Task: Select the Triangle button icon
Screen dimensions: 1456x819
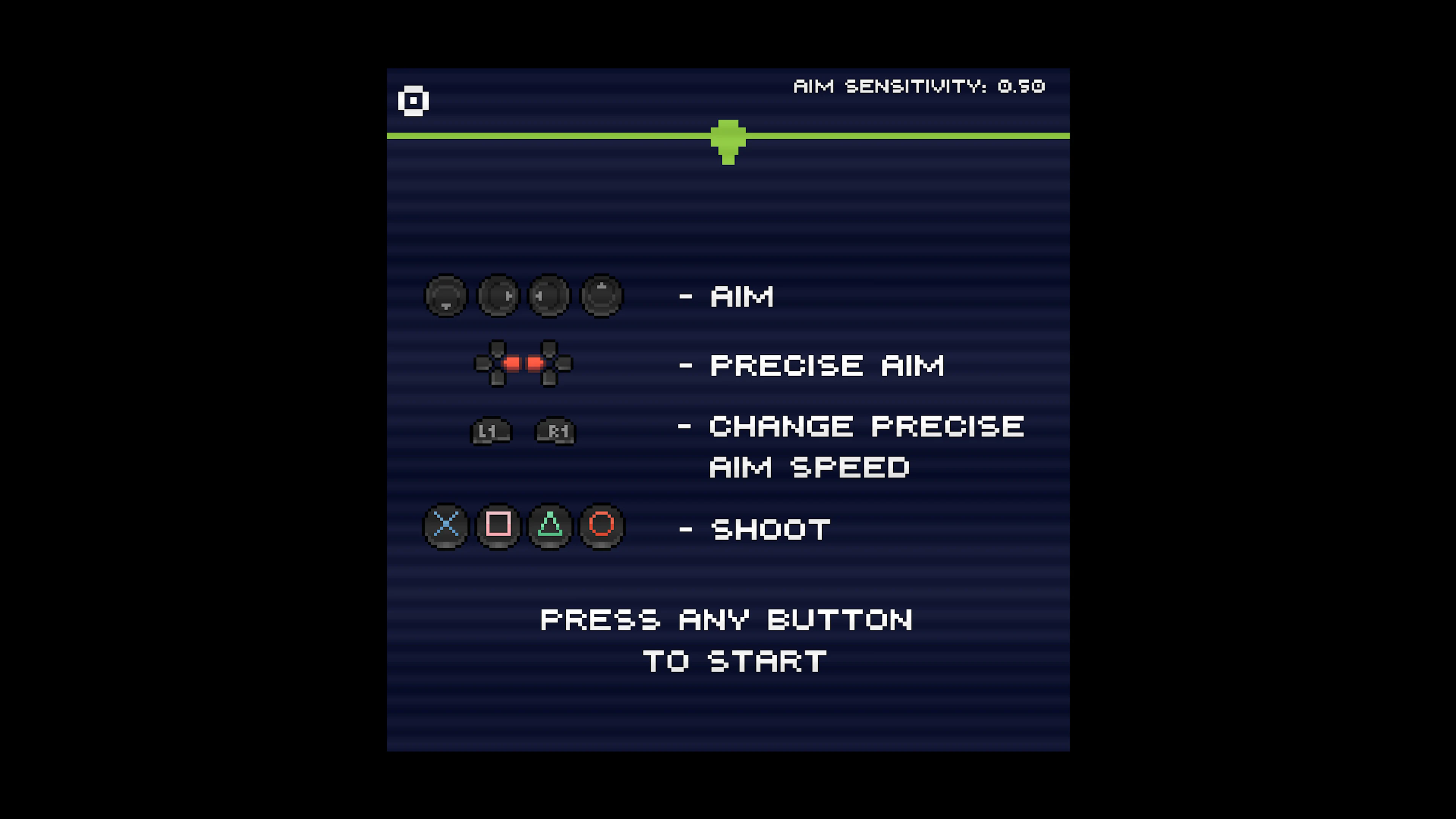Action: pyautogui.click(x=549, y=527)
